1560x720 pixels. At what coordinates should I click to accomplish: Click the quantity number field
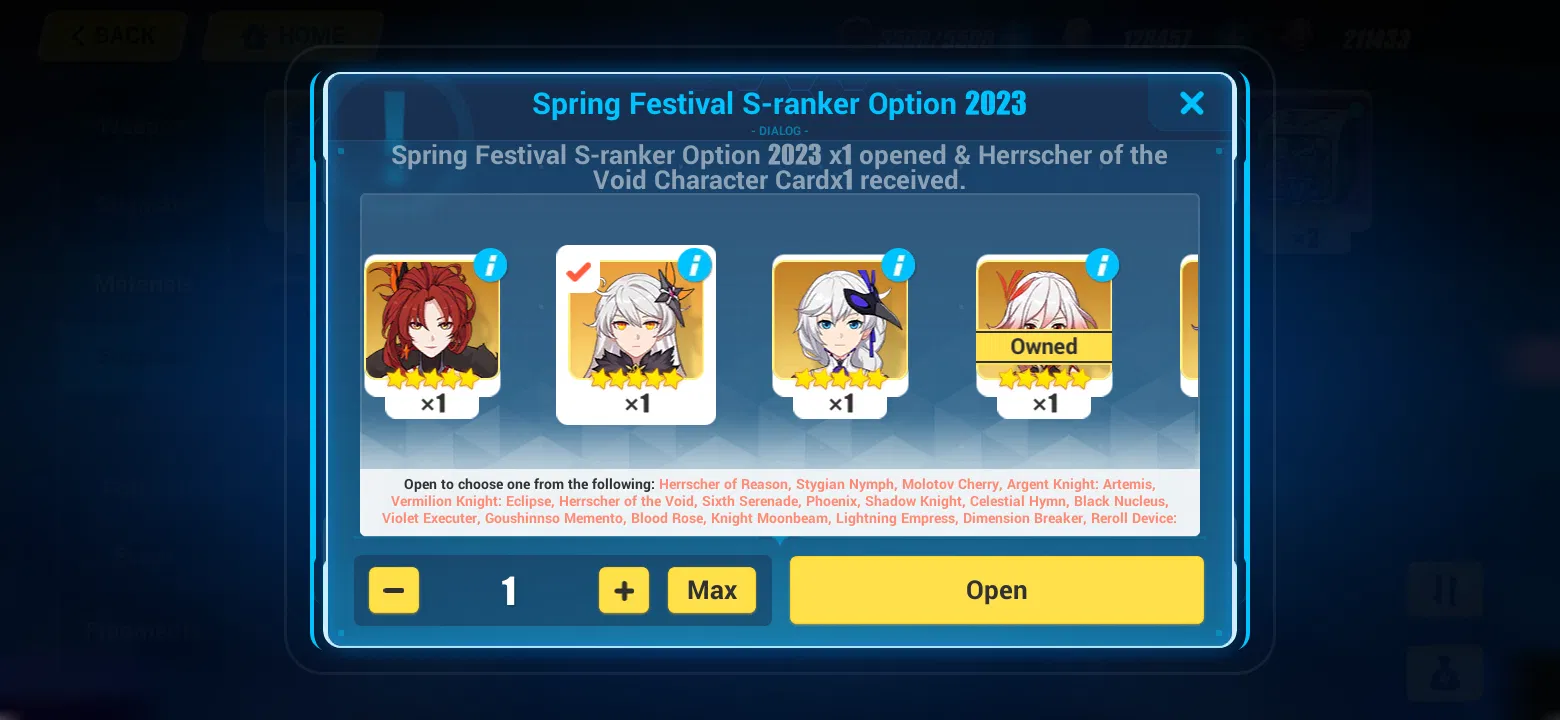(x=508, y=590)
